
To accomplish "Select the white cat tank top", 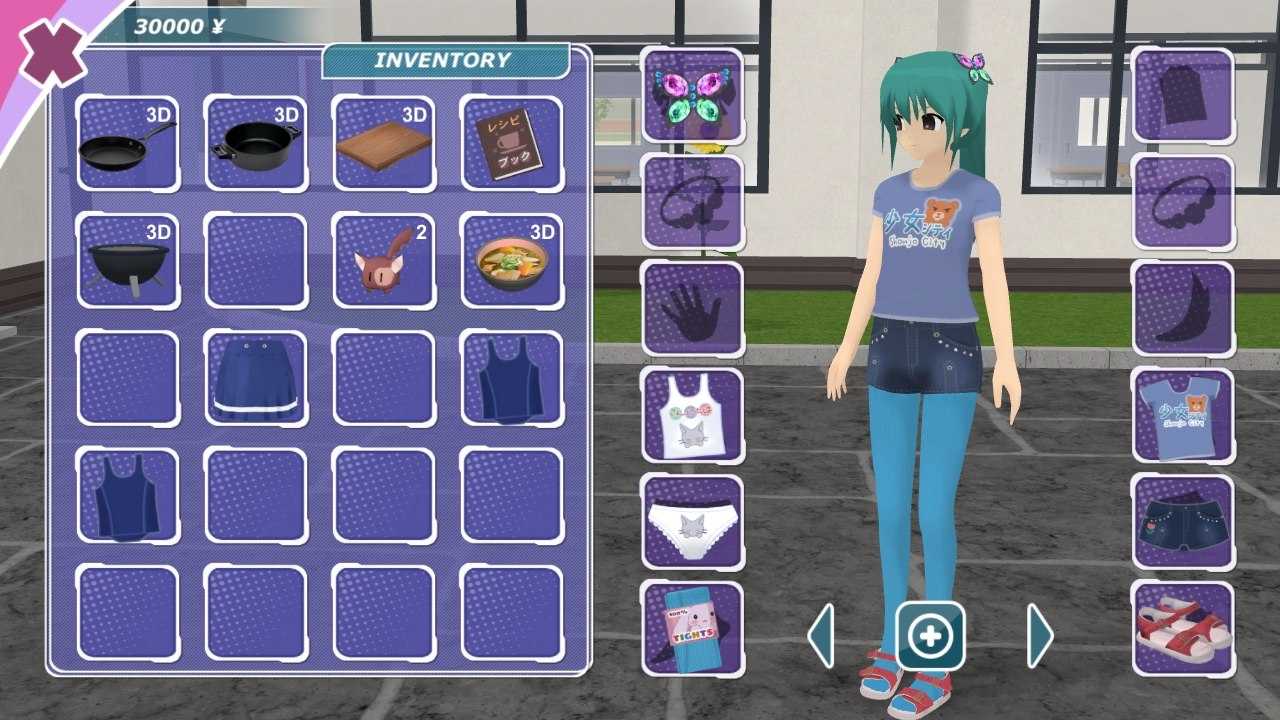I will (693, 414).
